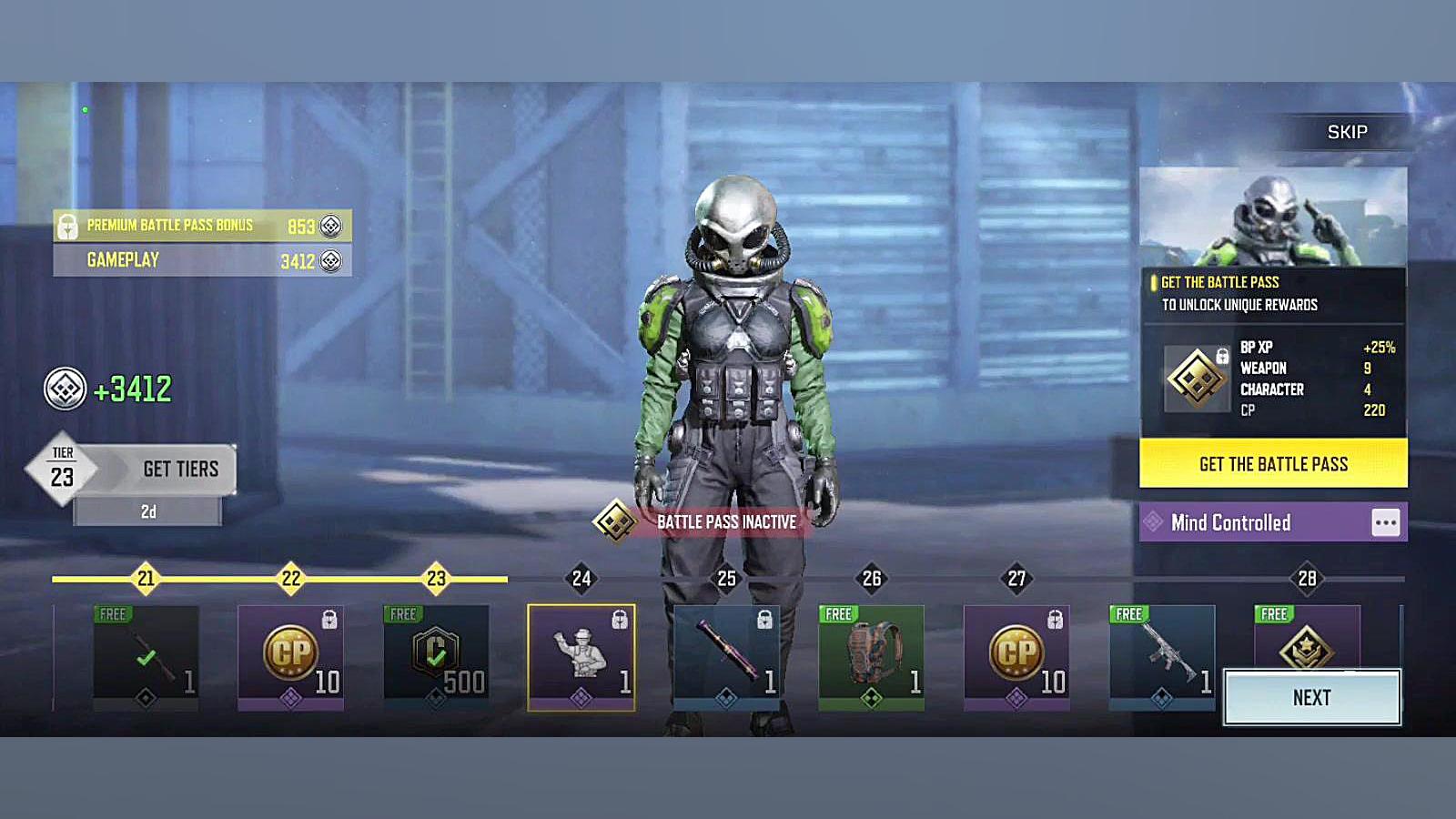Screen dimensions: 1456x819
Task: Select the free submachine gun reward tile
Action: [x=1162, y=657]
